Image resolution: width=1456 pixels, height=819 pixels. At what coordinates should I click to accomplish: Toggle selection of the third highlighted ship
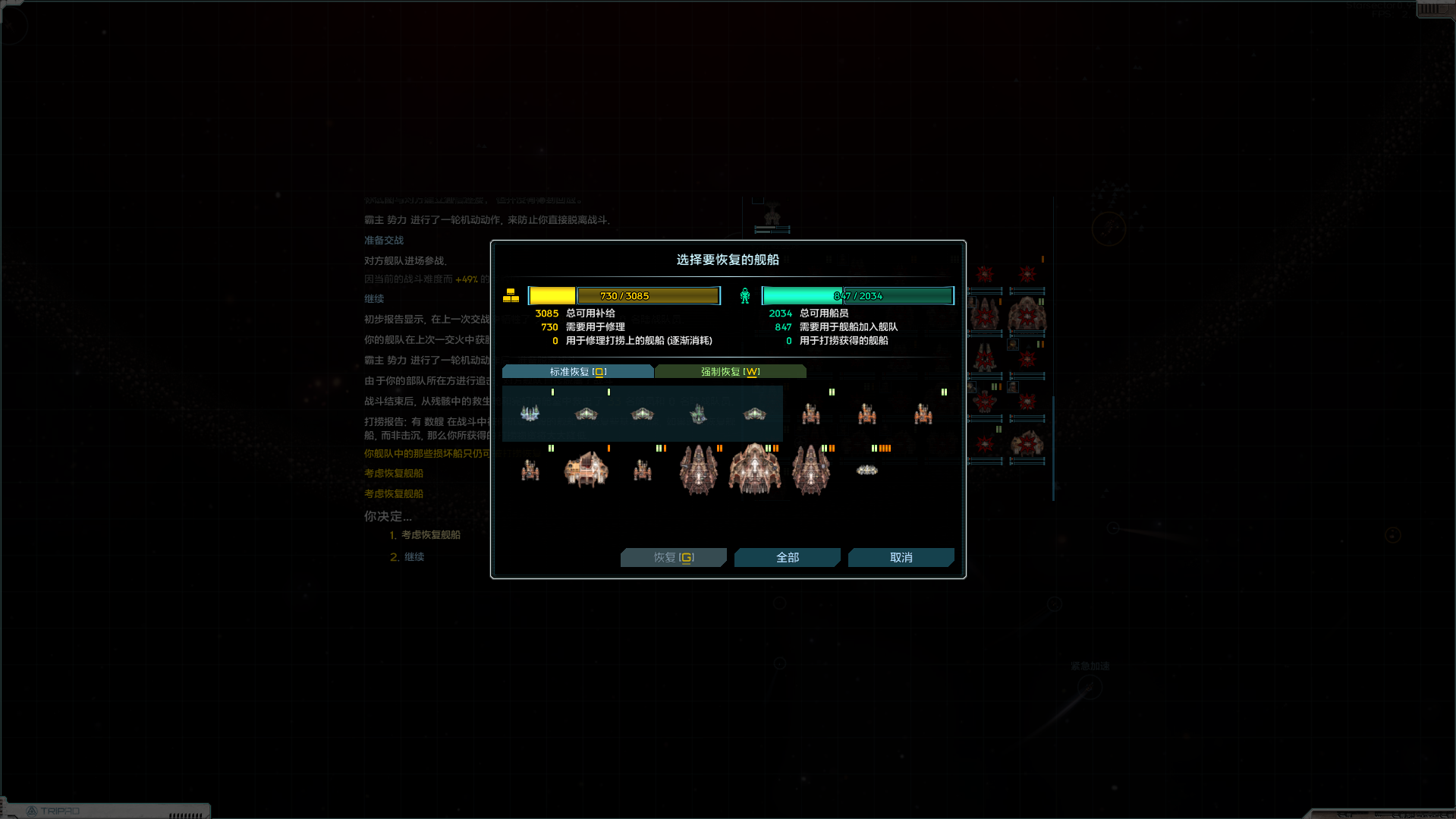coord(641,414)
